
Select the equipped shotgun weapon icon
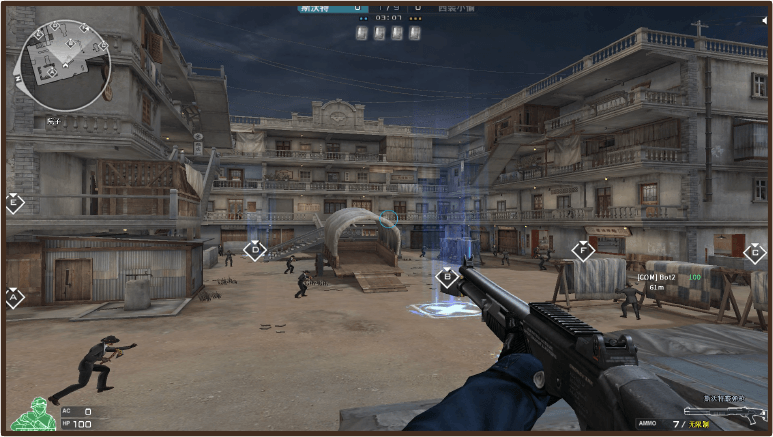point(724,411)
